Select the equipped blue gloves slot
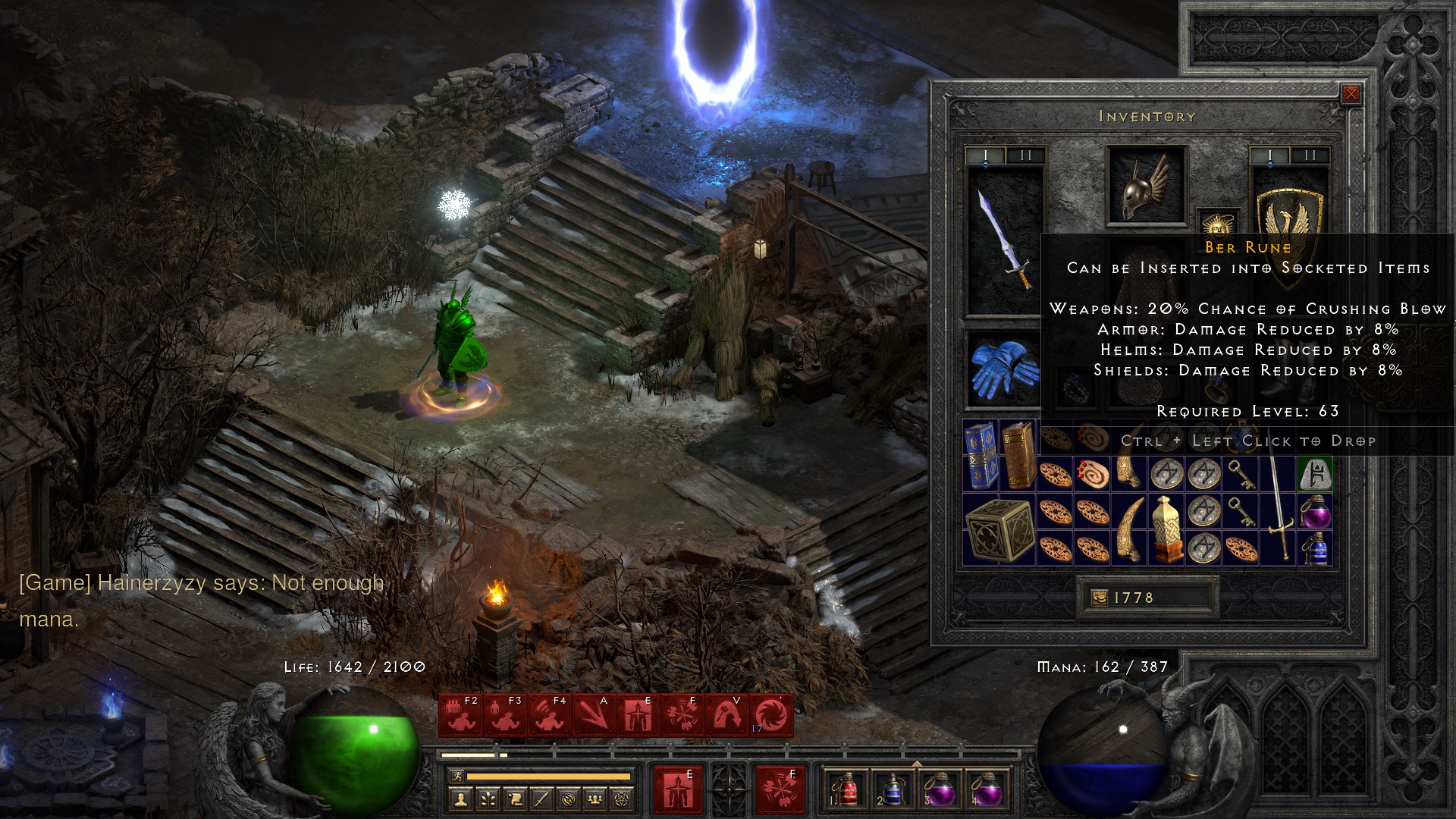Image resolution: width=1456 pixels, height=819 pixels. [1004, 369]
